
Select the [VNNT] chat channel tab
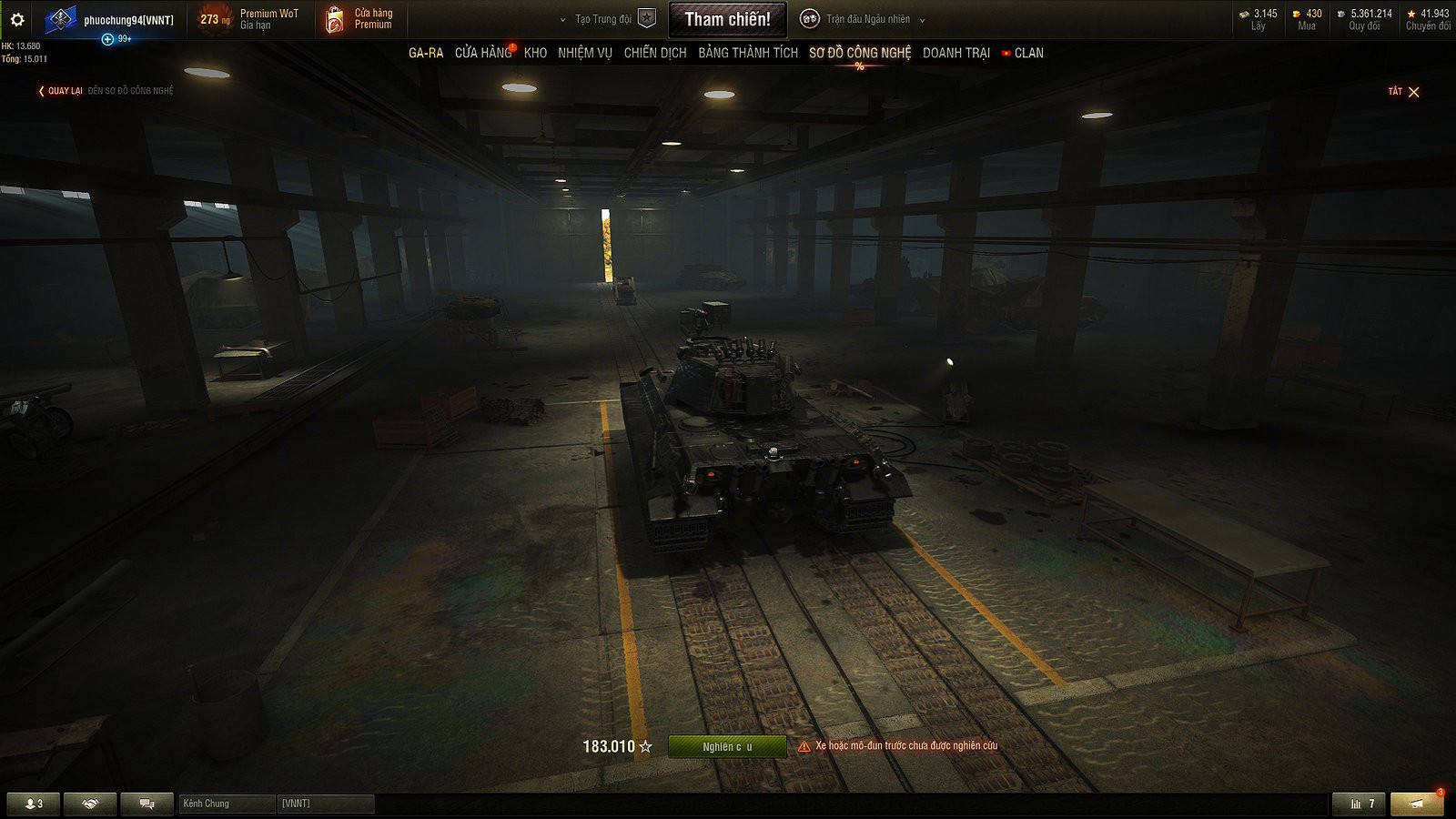point(326,804)
